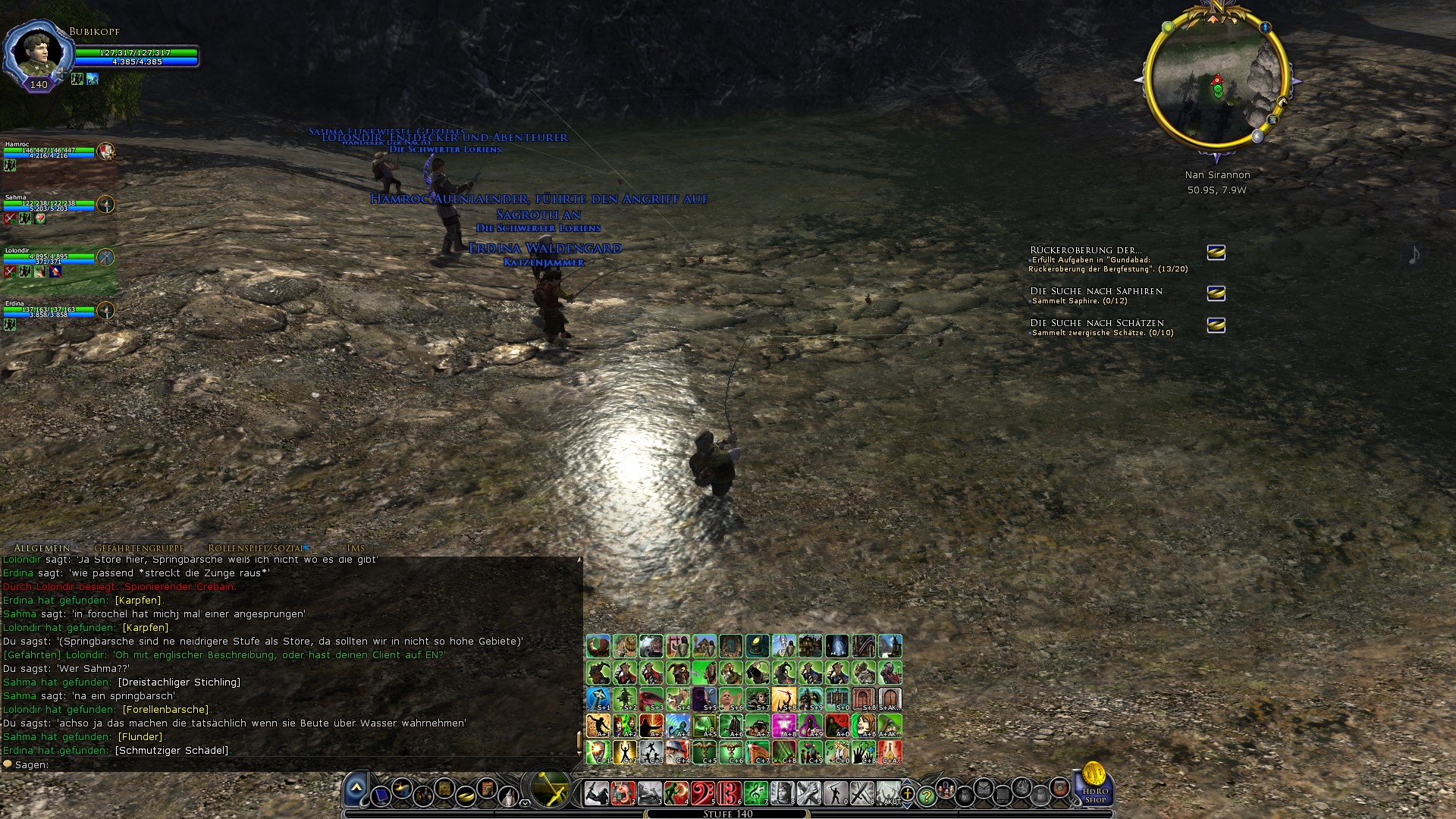
Task: Switch to the Gefährtengruppe chat tab
Action: coord(139,548)
